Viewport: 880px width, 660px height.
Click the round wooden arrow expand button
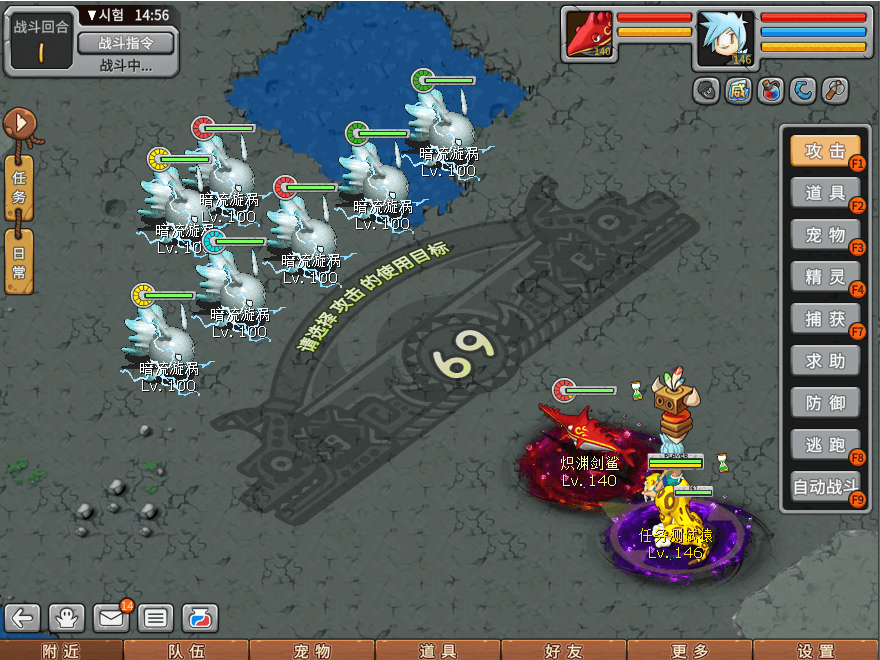(18, 124)
